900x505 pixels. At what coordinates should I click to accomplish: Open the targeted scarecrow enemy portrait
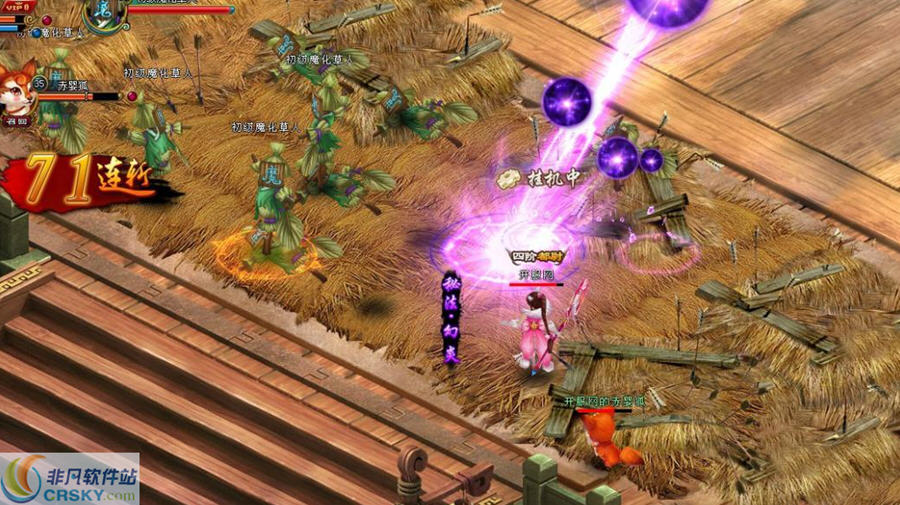pyautogui.click(x=105, y=13)
